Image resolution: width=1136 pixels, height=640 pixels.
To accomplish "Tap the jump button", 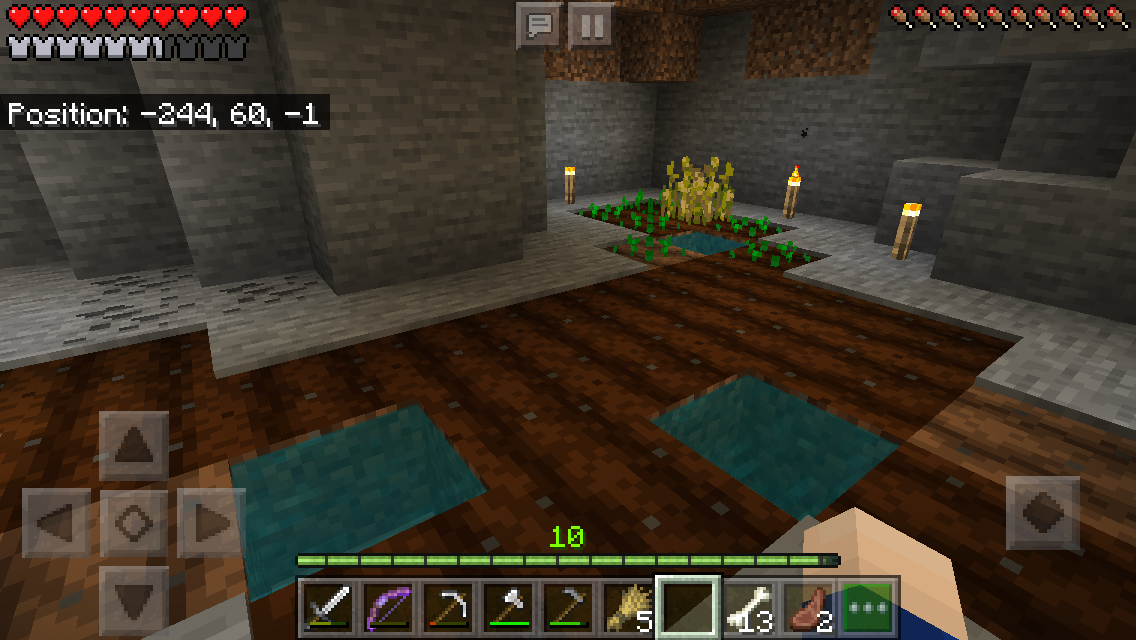I will click(x=1042, y=512).
